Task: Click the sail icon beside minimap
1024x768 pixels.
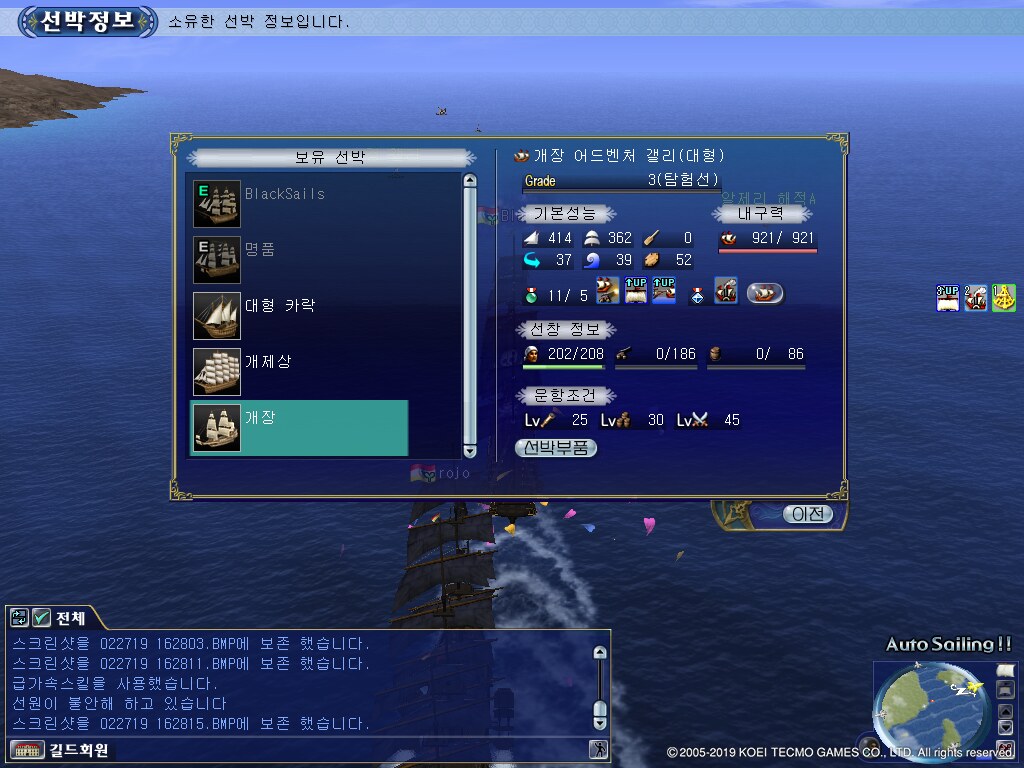Action: click(1006, 670)
